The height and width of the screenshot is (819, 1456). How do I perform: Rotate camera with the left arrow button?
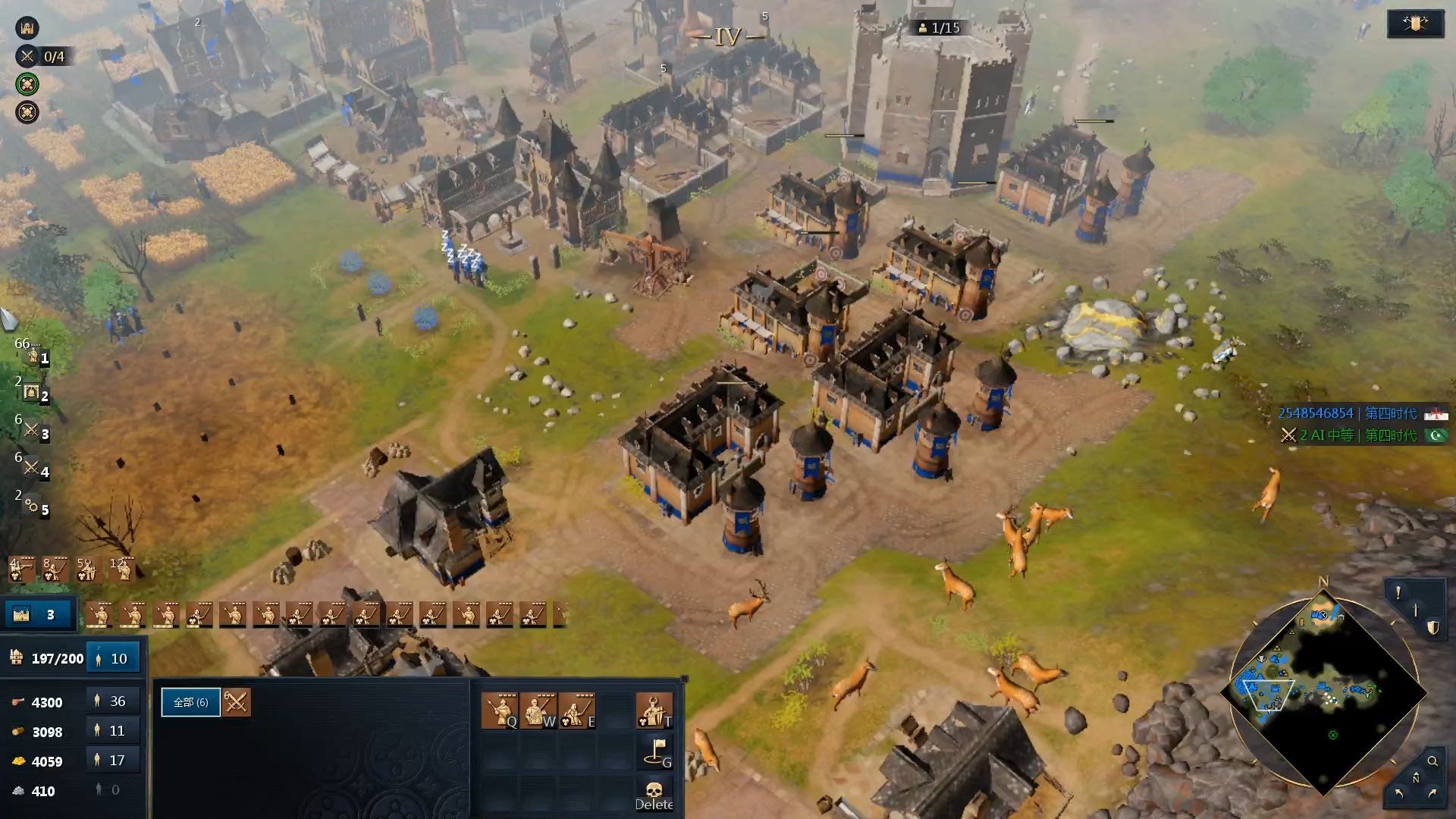pyautogui.click(x=1398, y=793)
